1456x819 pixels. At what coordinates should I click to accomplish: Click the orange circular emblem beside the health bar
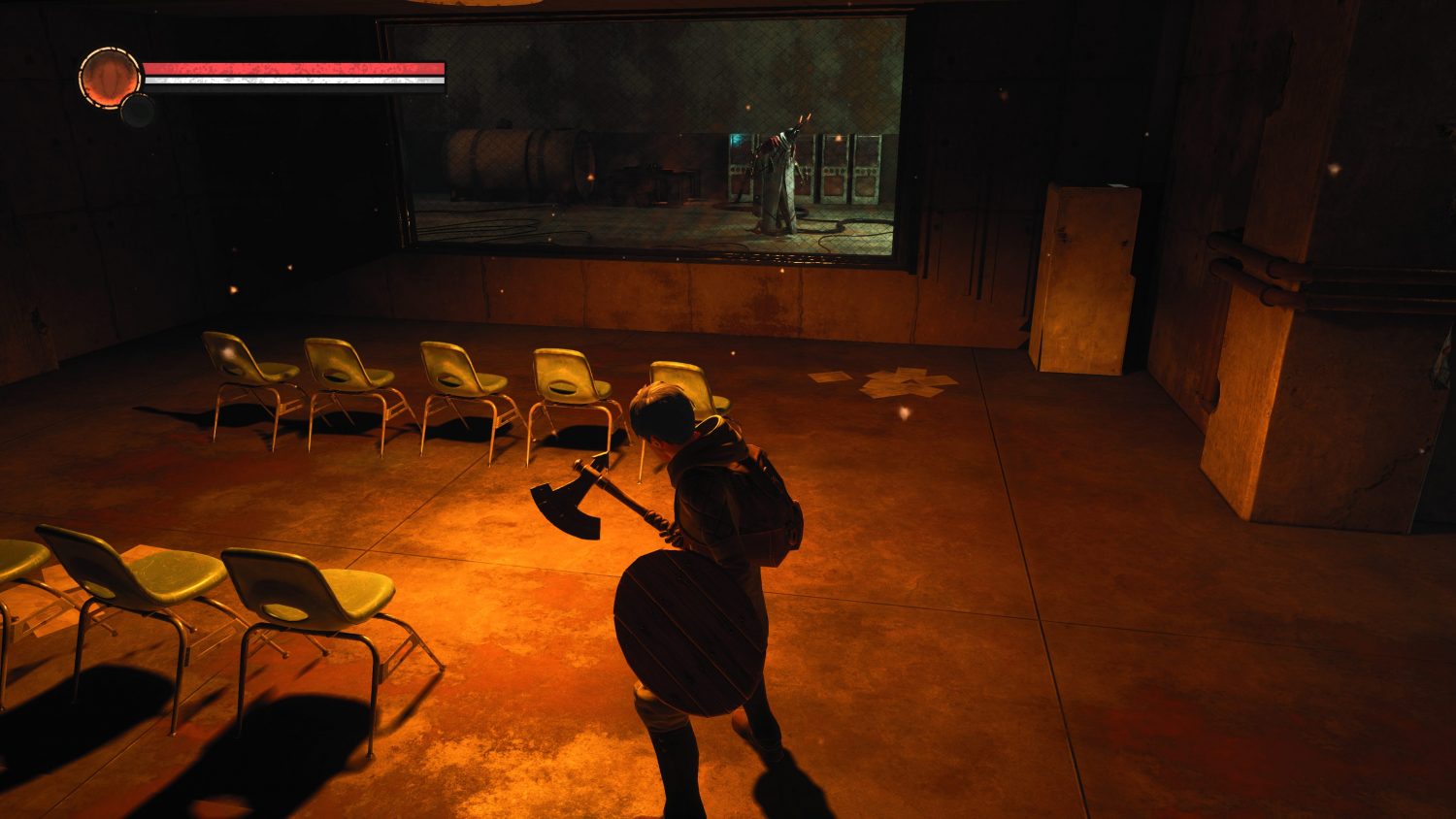click(x=109, y=73)
